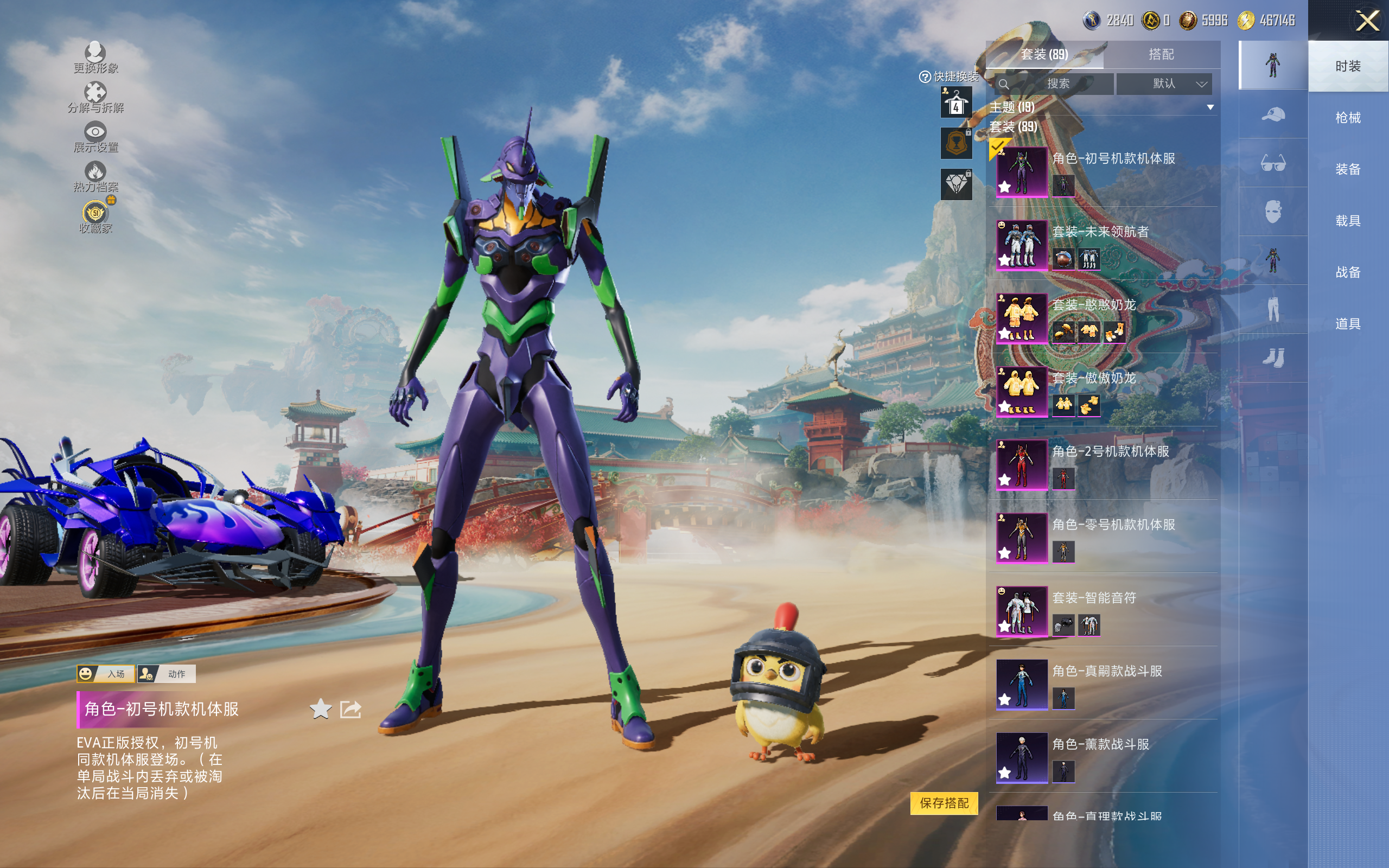The width and height of the screenshot is (1389, 868).
Task: Select the hat category icon
Action: point(1272,115)
